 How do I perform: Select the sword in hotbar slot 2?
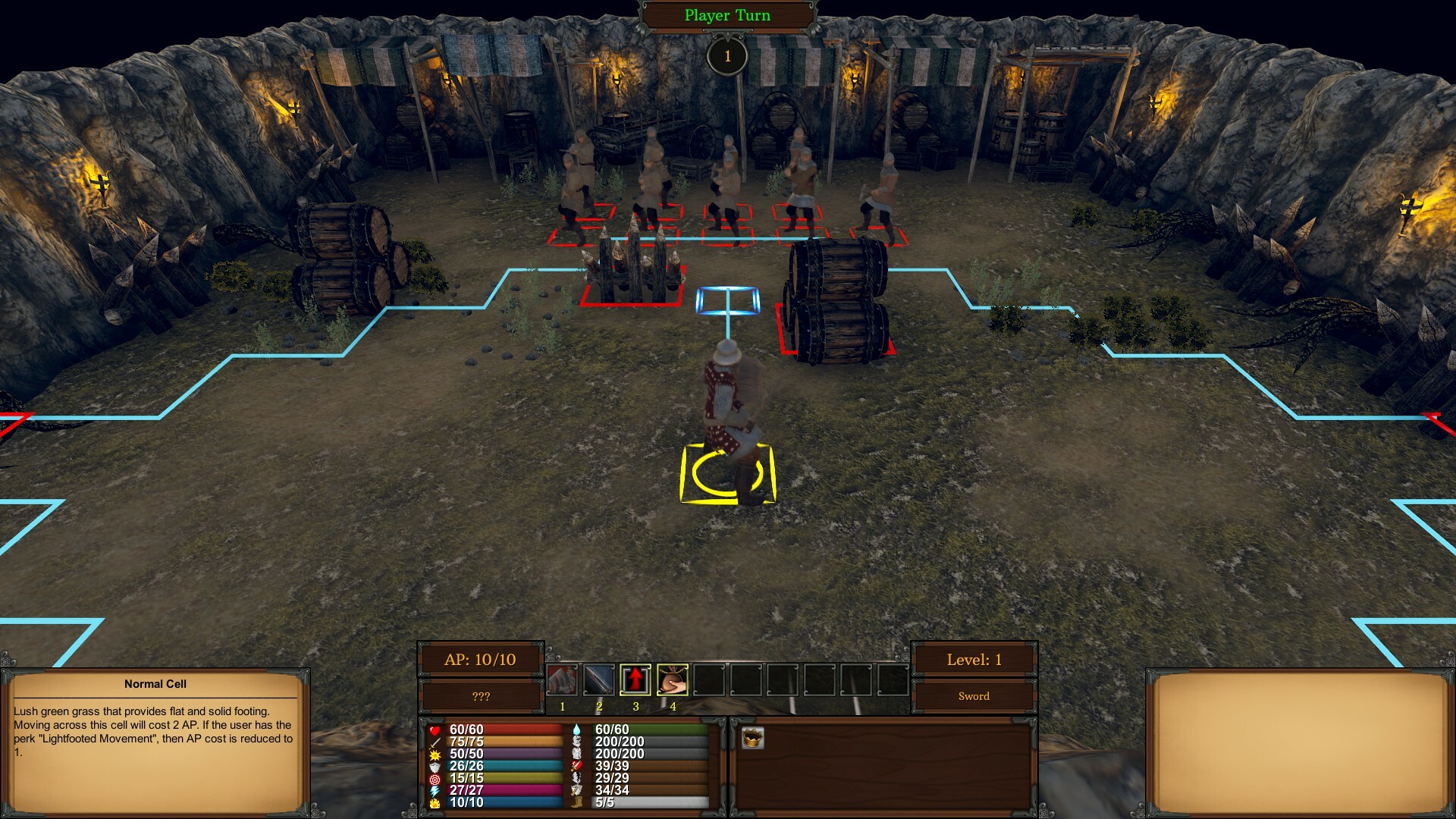[x=599, y=679]
